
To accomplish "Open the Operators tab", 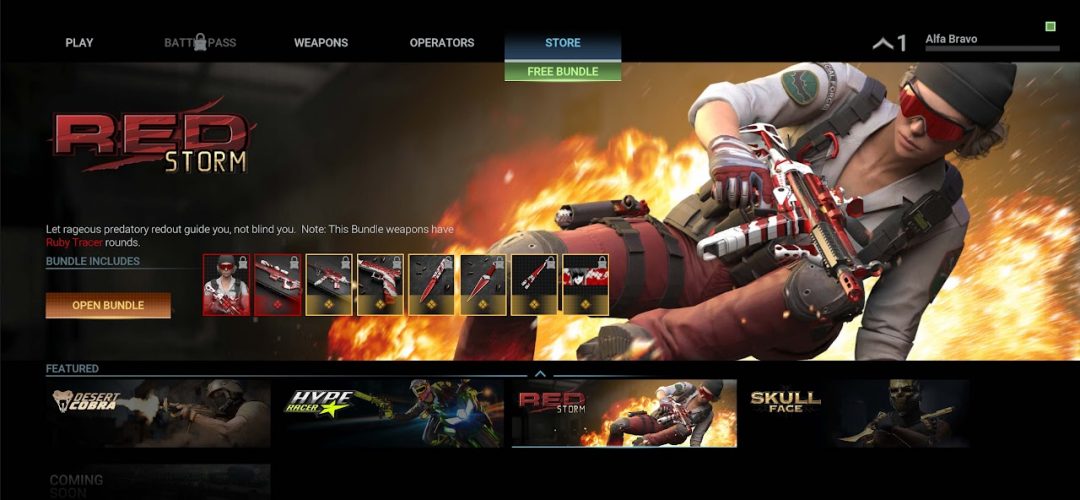I will (x=442, y=43).
